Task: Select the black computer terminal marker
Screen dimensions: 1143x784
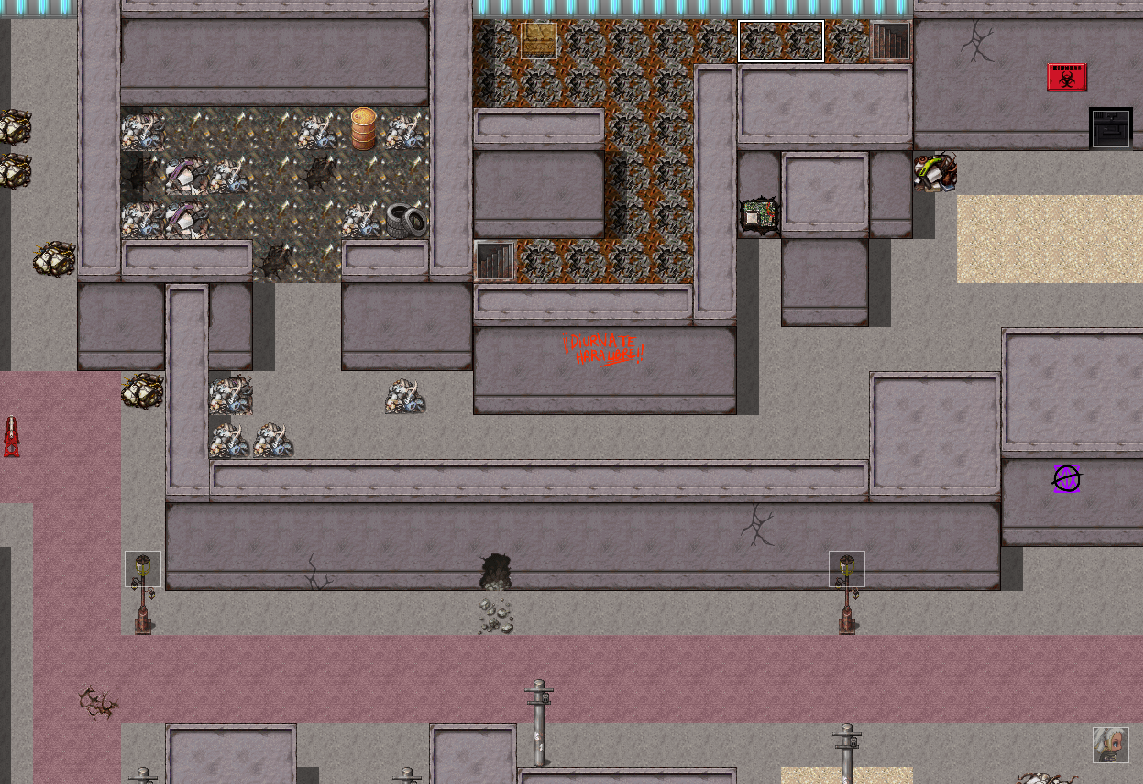Action: click(x=1110, y=128)
